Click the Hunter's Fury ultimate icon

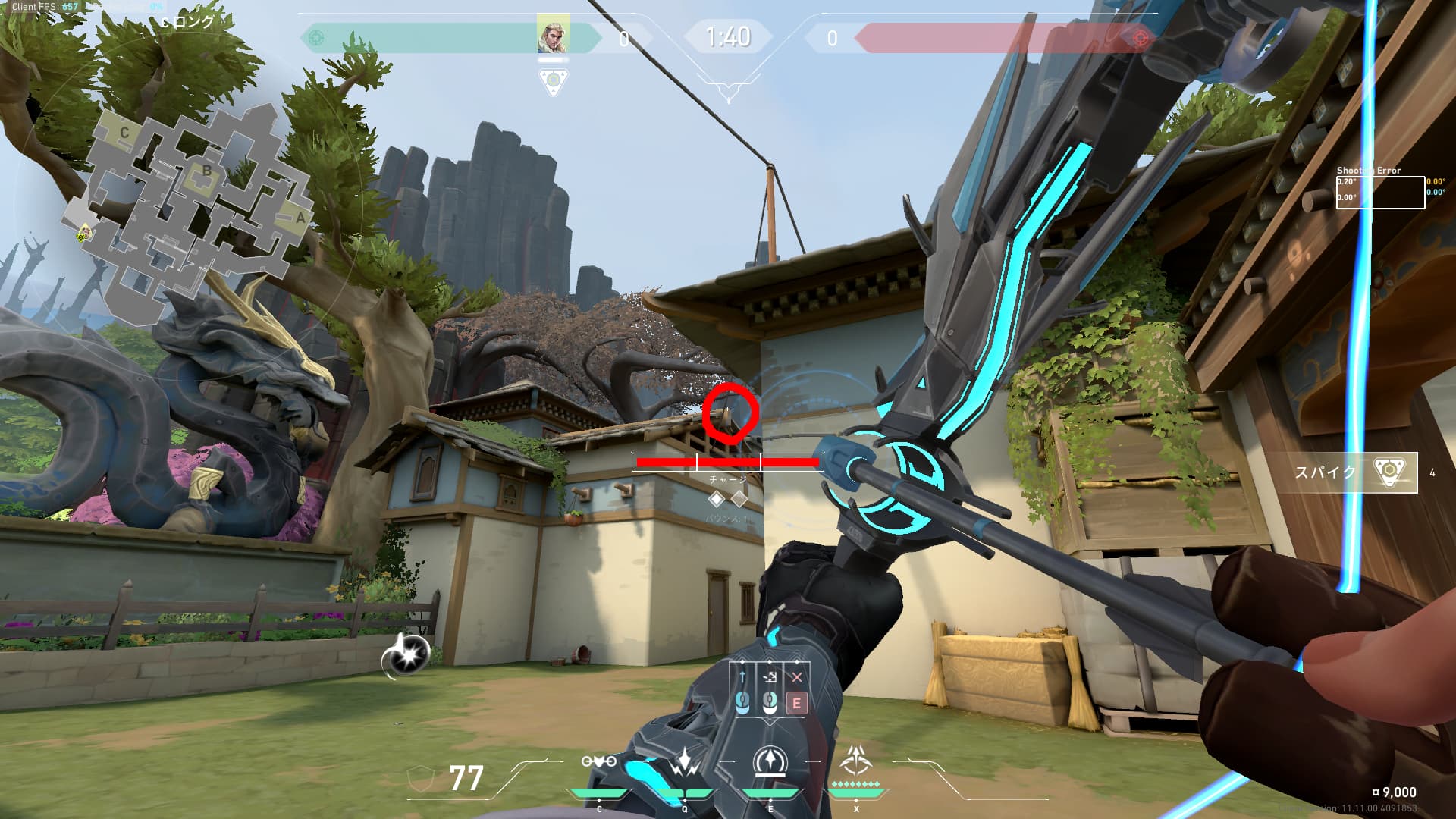(x=856, y=761)
